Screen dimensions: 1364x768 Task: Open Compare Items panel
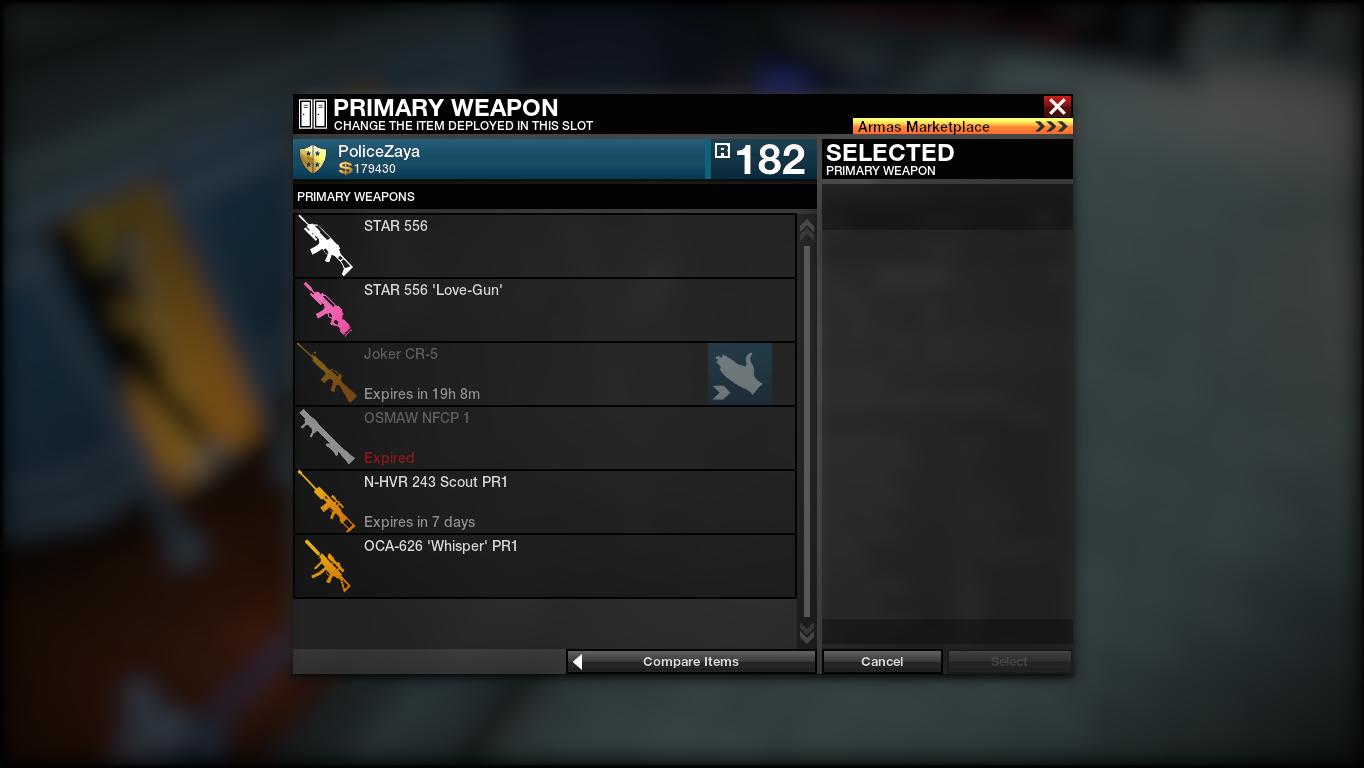point(691,662)
